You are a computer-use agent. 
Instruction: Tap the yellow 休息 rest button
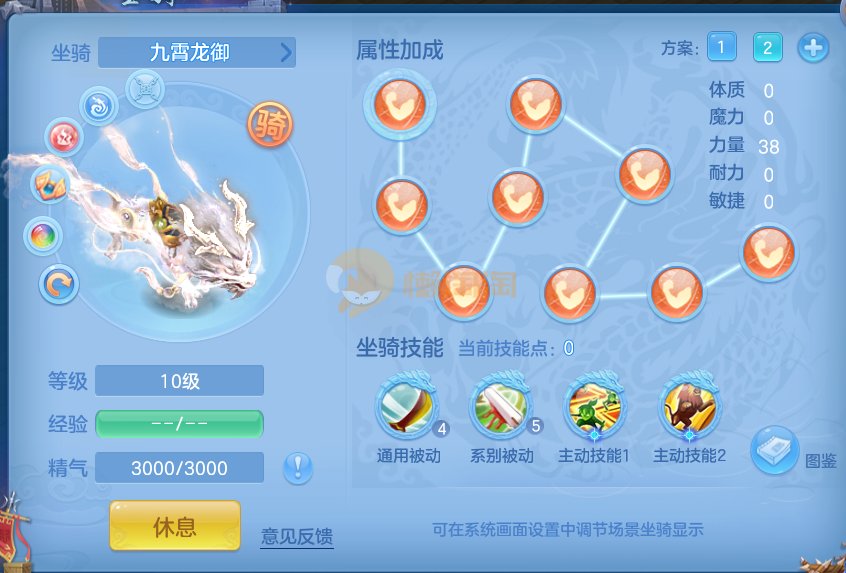point(175,526)
